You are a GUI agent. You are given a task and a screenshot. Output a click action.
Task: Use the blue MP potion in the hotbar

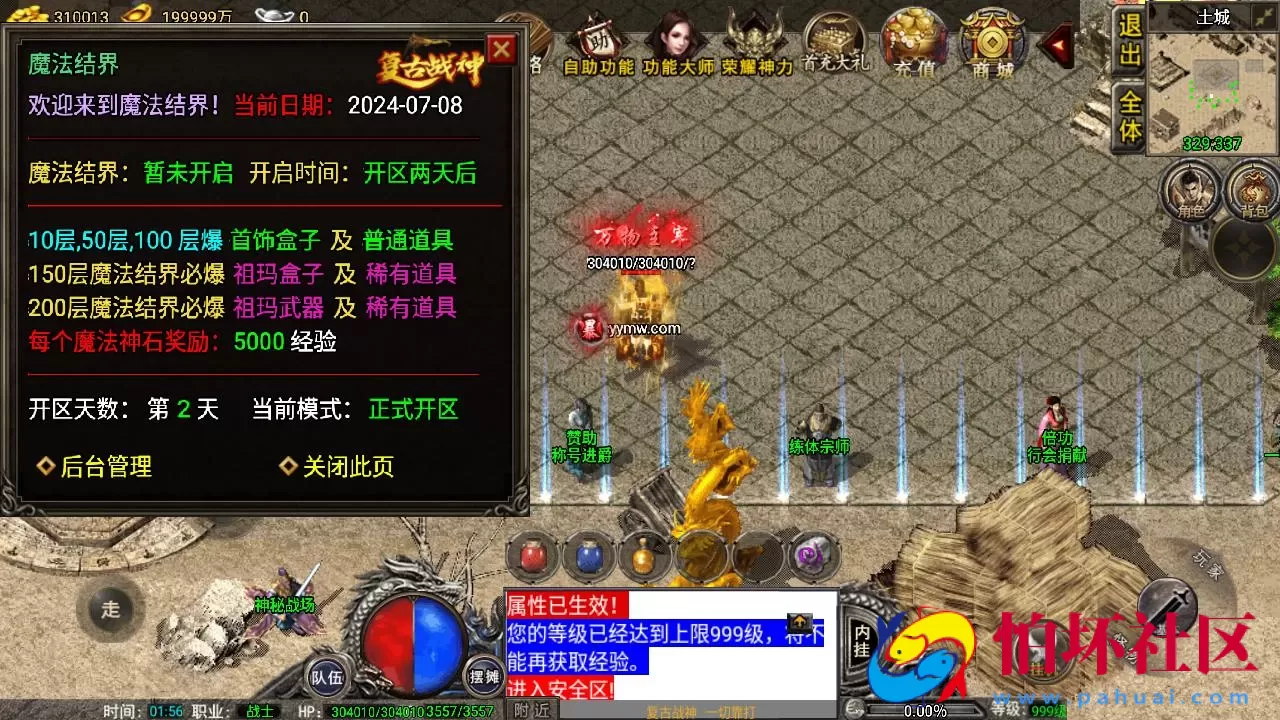(x=589, y=553)
